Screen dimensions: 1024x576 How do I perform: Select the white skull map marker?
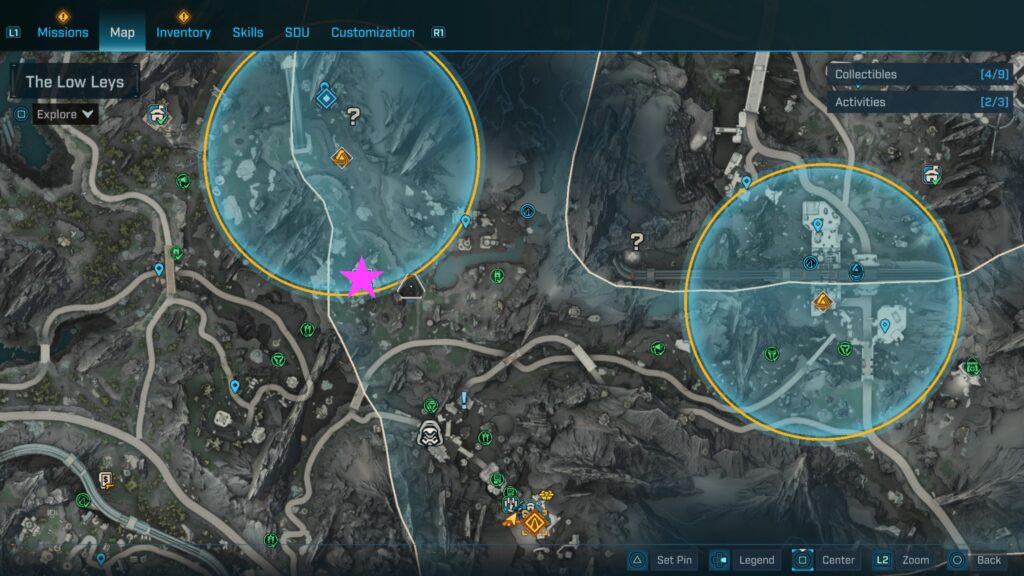pos(431,434)
